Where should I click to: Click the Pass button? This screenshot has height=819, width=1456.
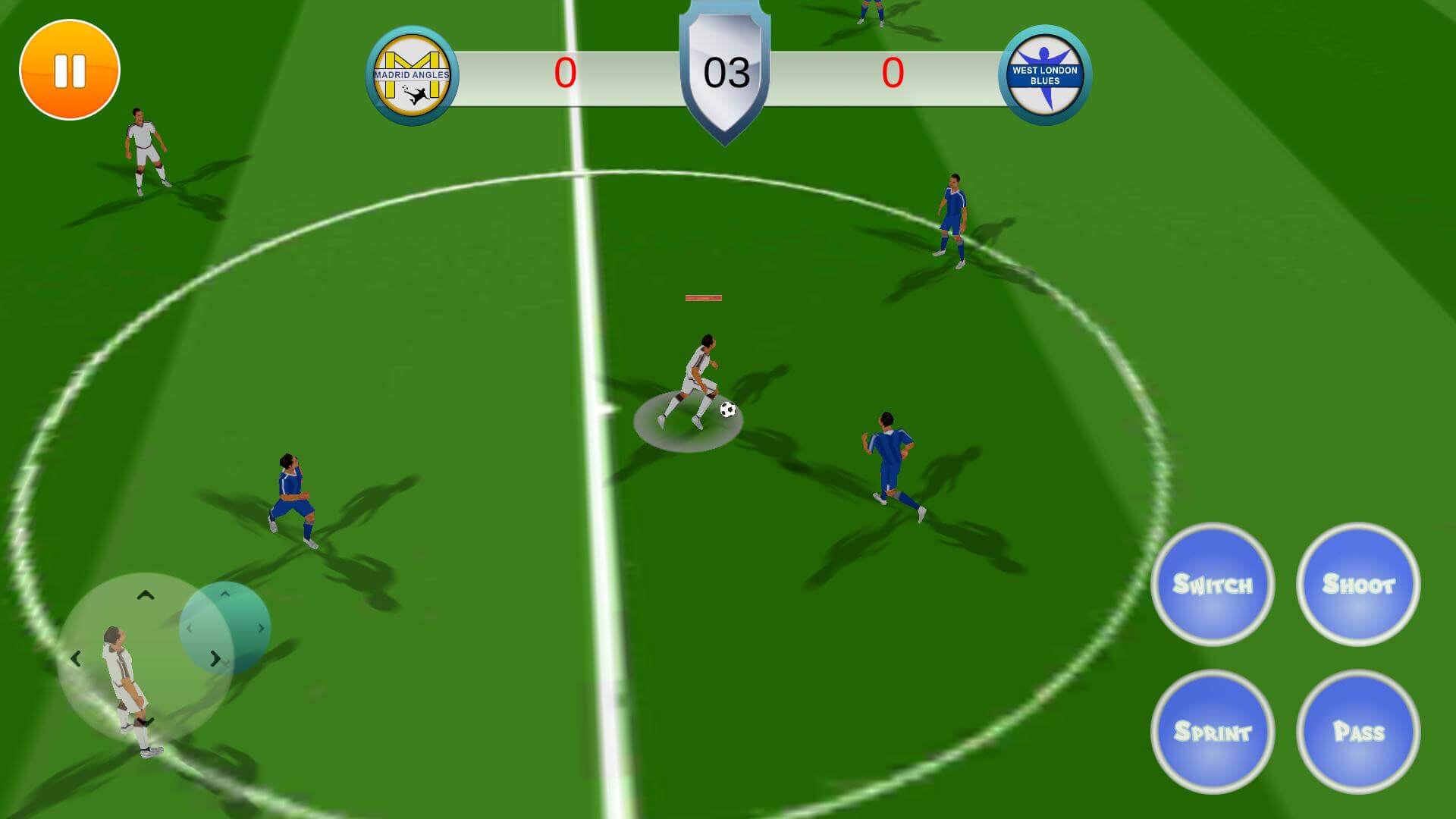(x=1357, y=731)
